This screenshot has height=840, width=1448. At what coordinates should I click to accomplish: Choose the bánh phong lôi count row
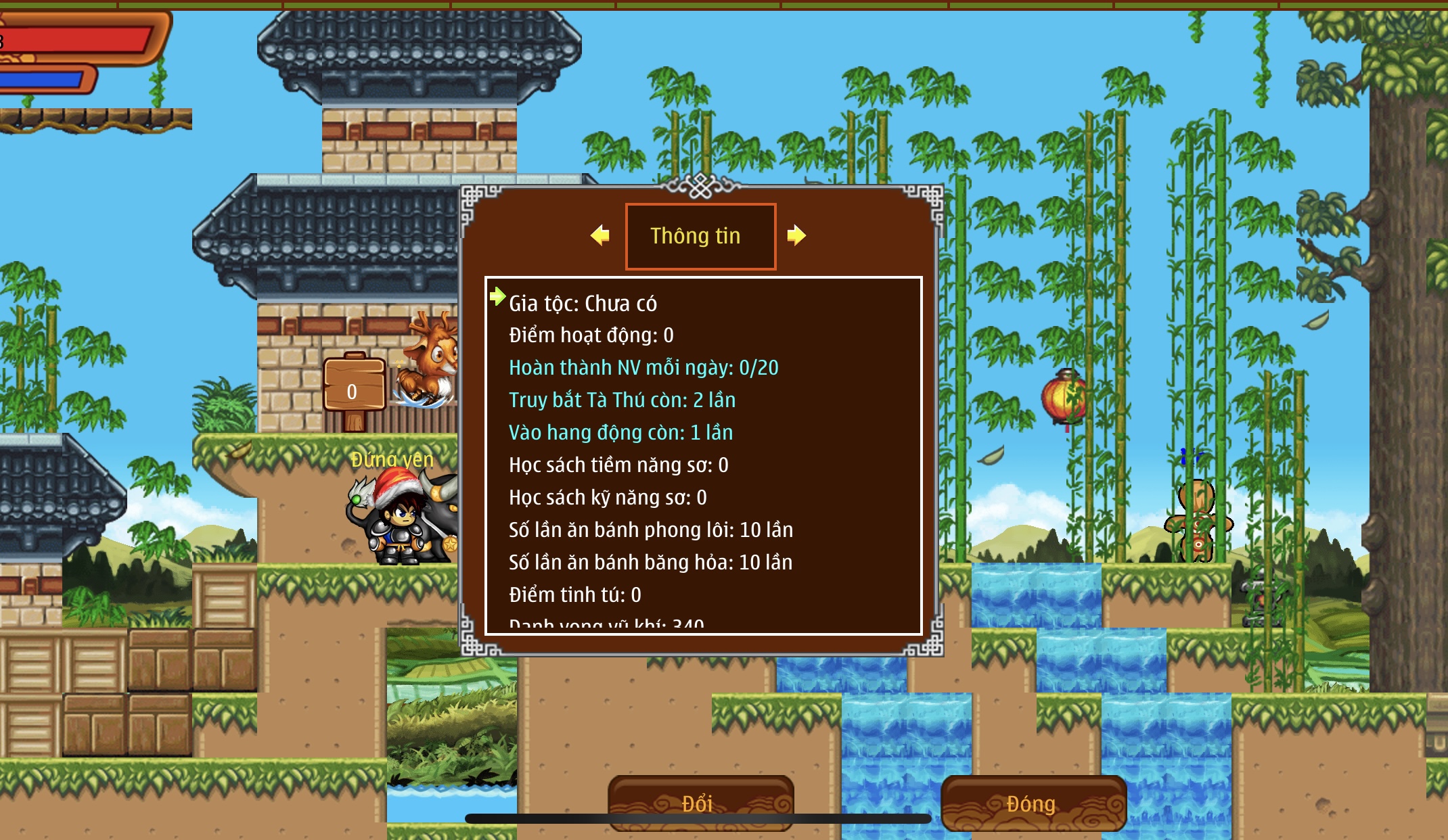(x=650, y=530)
